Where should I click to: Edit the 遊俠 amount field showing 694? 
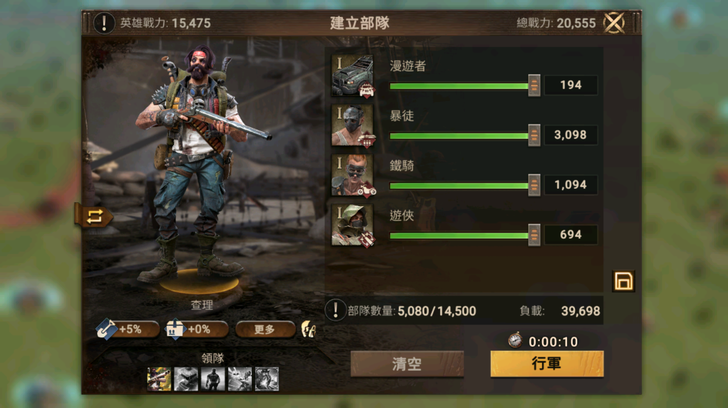[571, 235]
